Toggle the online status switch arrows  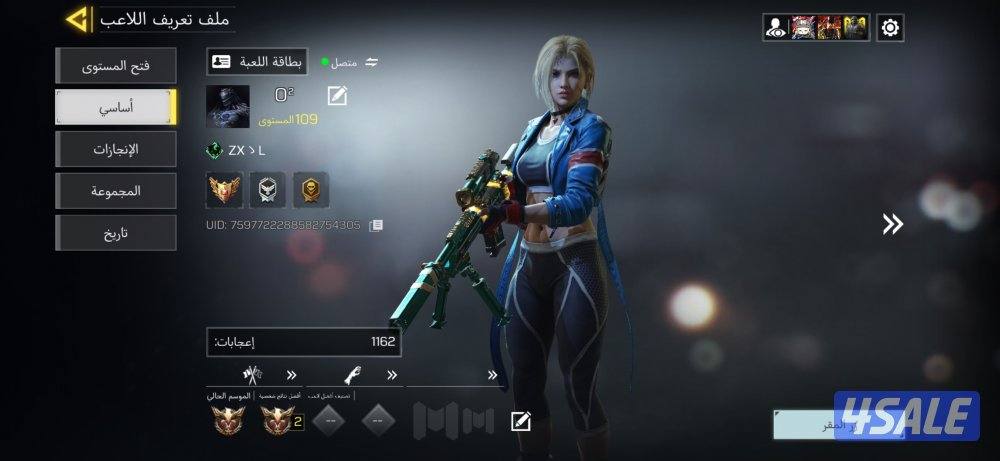[x=372, y=62]
